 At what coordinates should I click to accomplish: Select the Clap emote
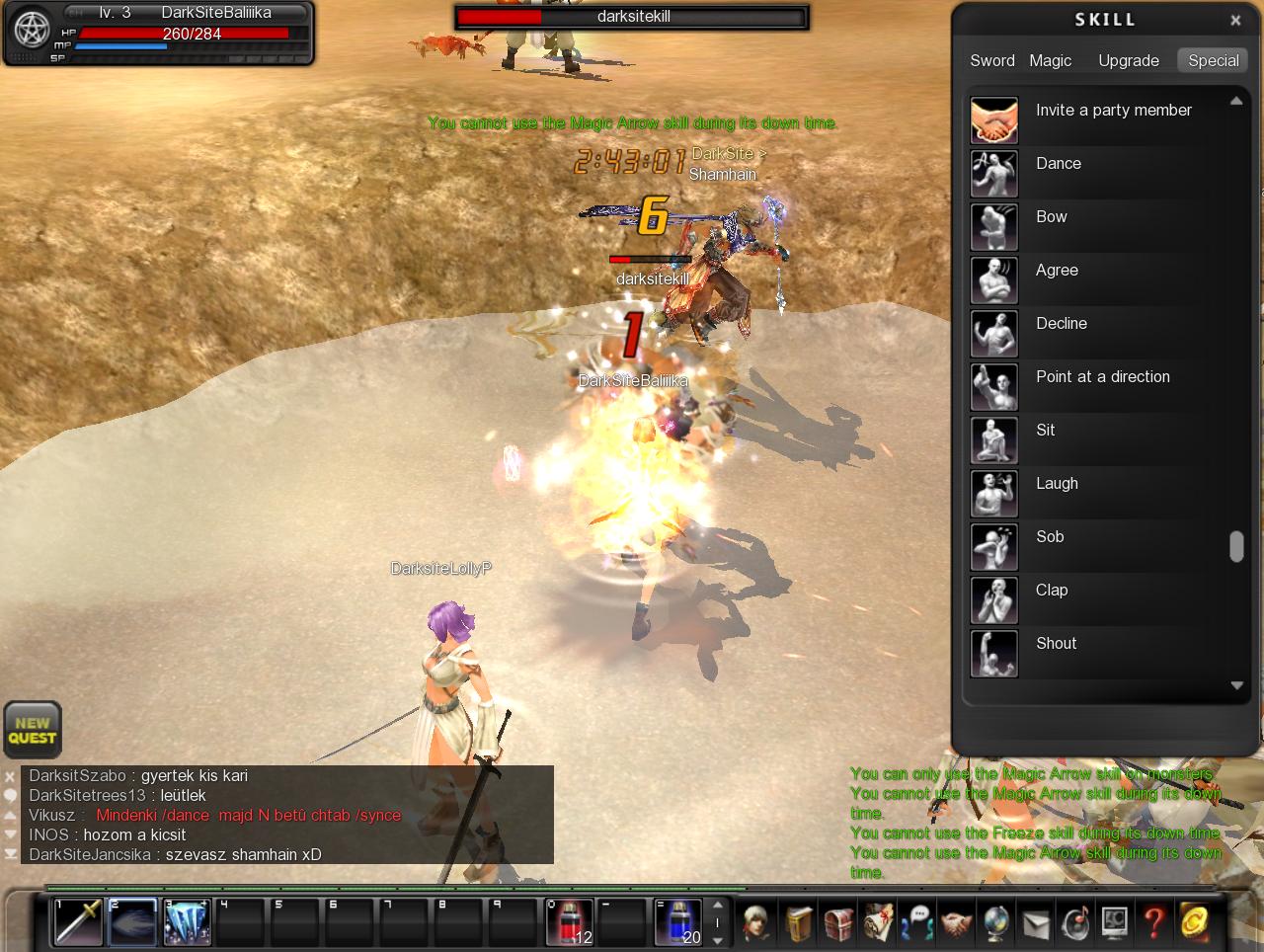(994, 599)
